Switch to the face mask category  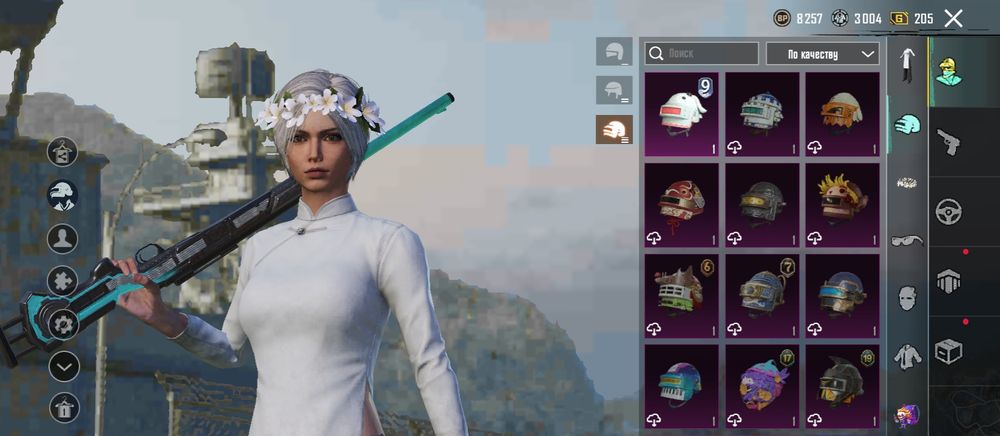tap(907, 297)
